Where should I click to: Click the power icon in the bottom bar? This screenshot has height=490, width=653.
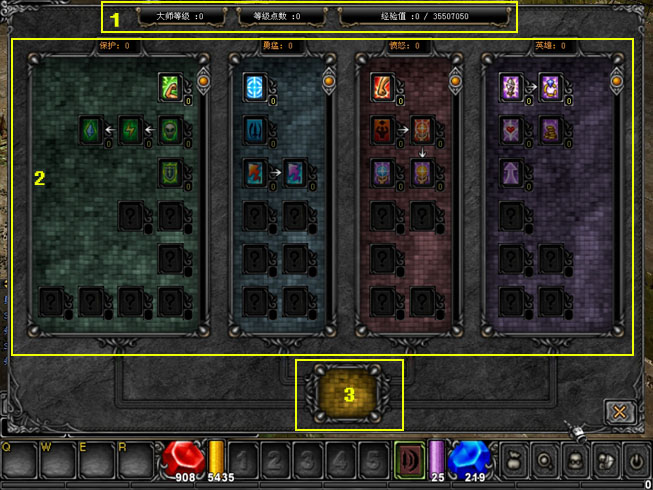click(x=635, y=462)
